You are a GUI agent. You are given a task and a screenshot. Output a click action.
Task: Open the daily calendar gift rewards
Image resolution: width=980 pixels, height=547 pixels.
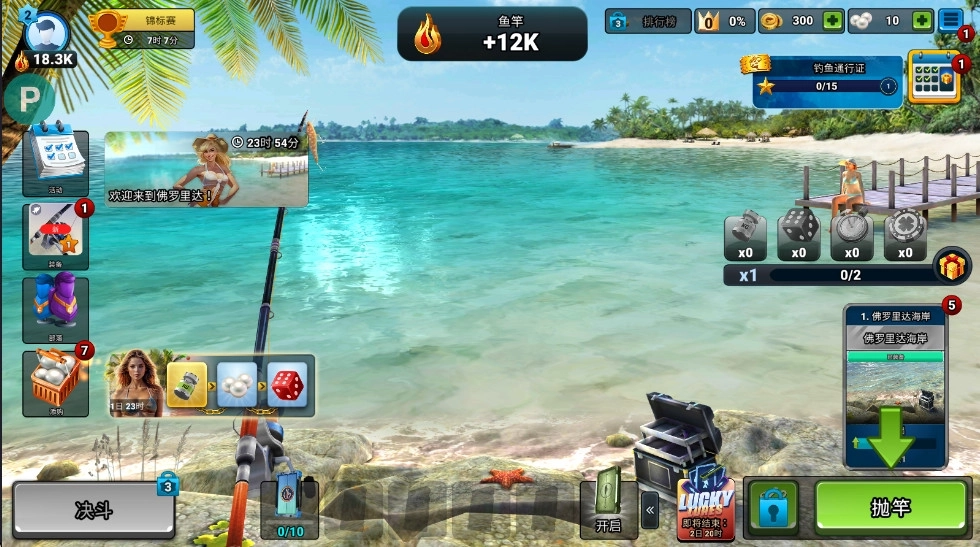click(934, 78)
